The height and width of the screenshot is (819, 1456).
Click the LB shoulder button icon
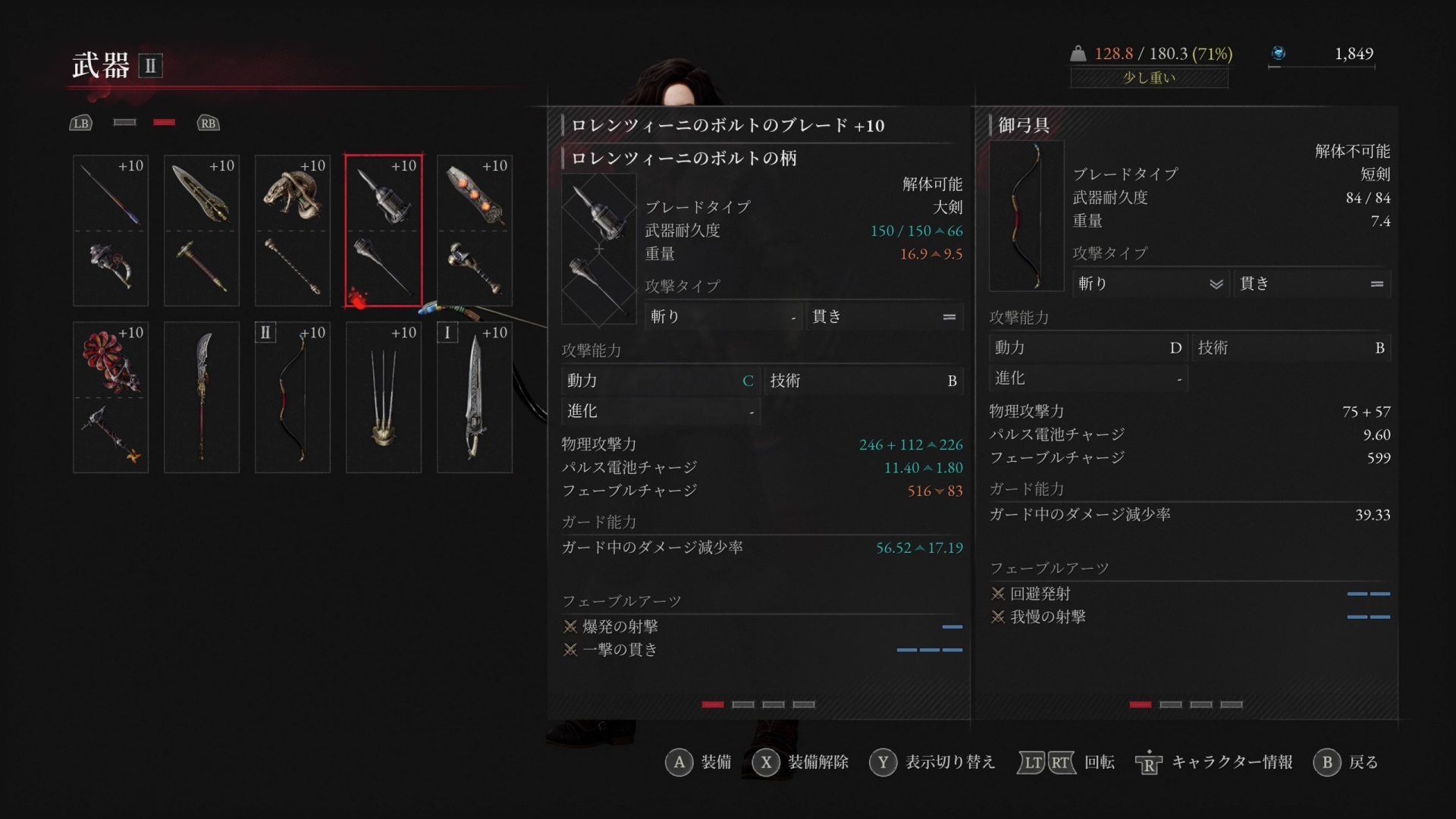click(80, 123)
